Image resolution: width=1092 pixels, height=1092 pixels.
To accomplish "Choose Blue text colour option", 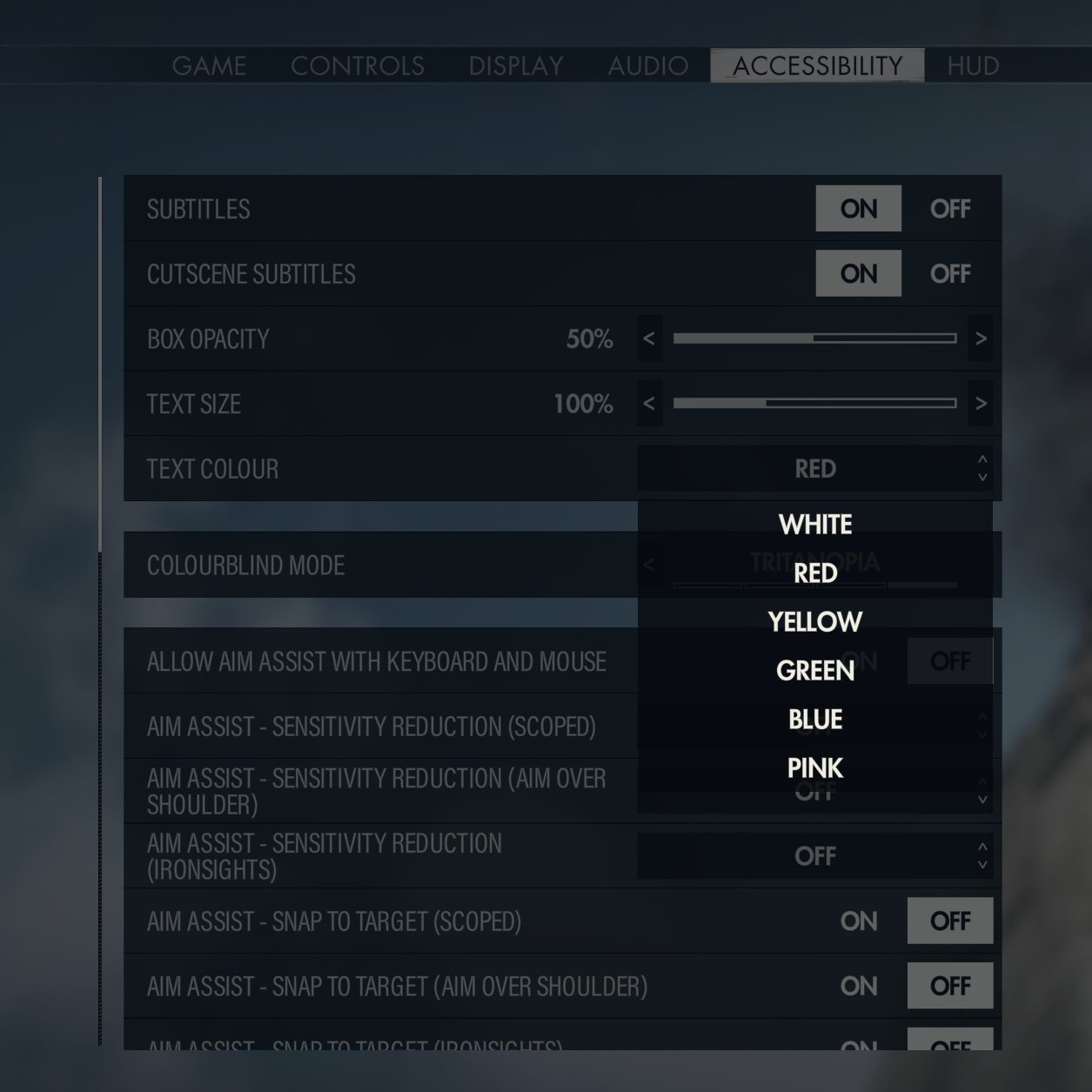I will point(815,720).
